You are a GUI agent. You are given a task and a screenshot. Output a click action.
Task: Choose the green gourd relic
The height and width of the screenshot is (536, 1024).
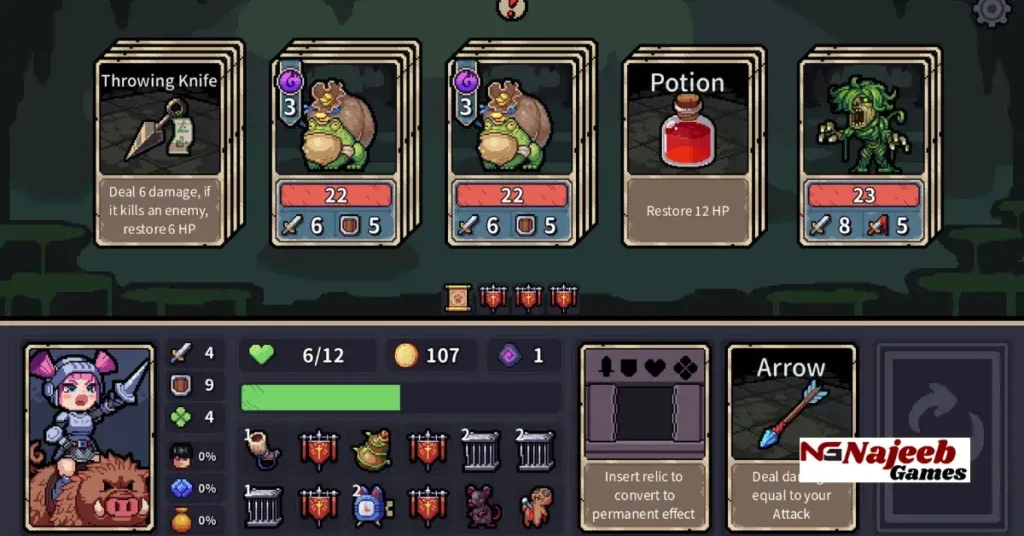(373, 450)
